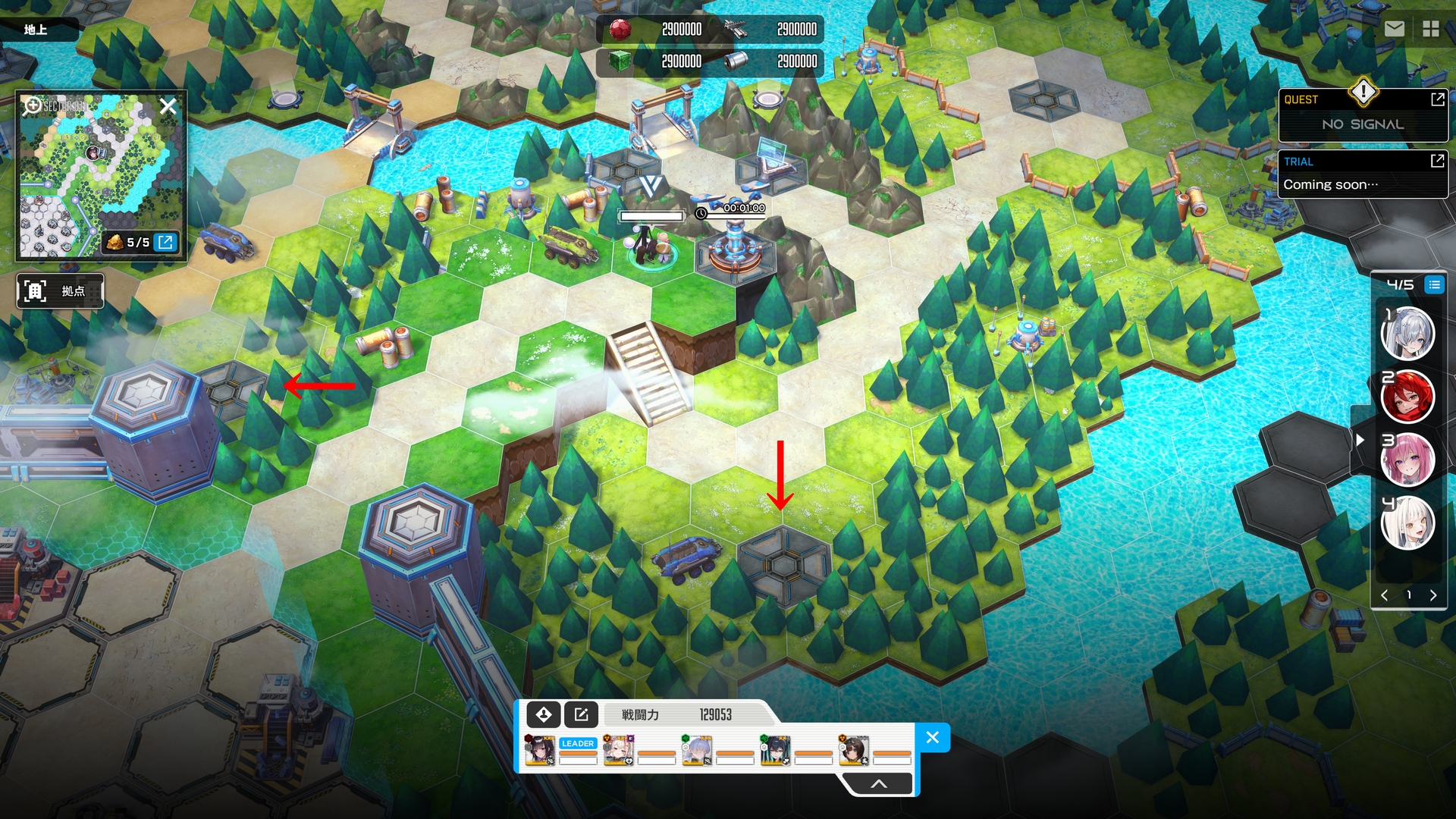Expand the QUEST panel
Image resolution: width=1456 pixels, height=819 pixels.
pos(1437,99)
